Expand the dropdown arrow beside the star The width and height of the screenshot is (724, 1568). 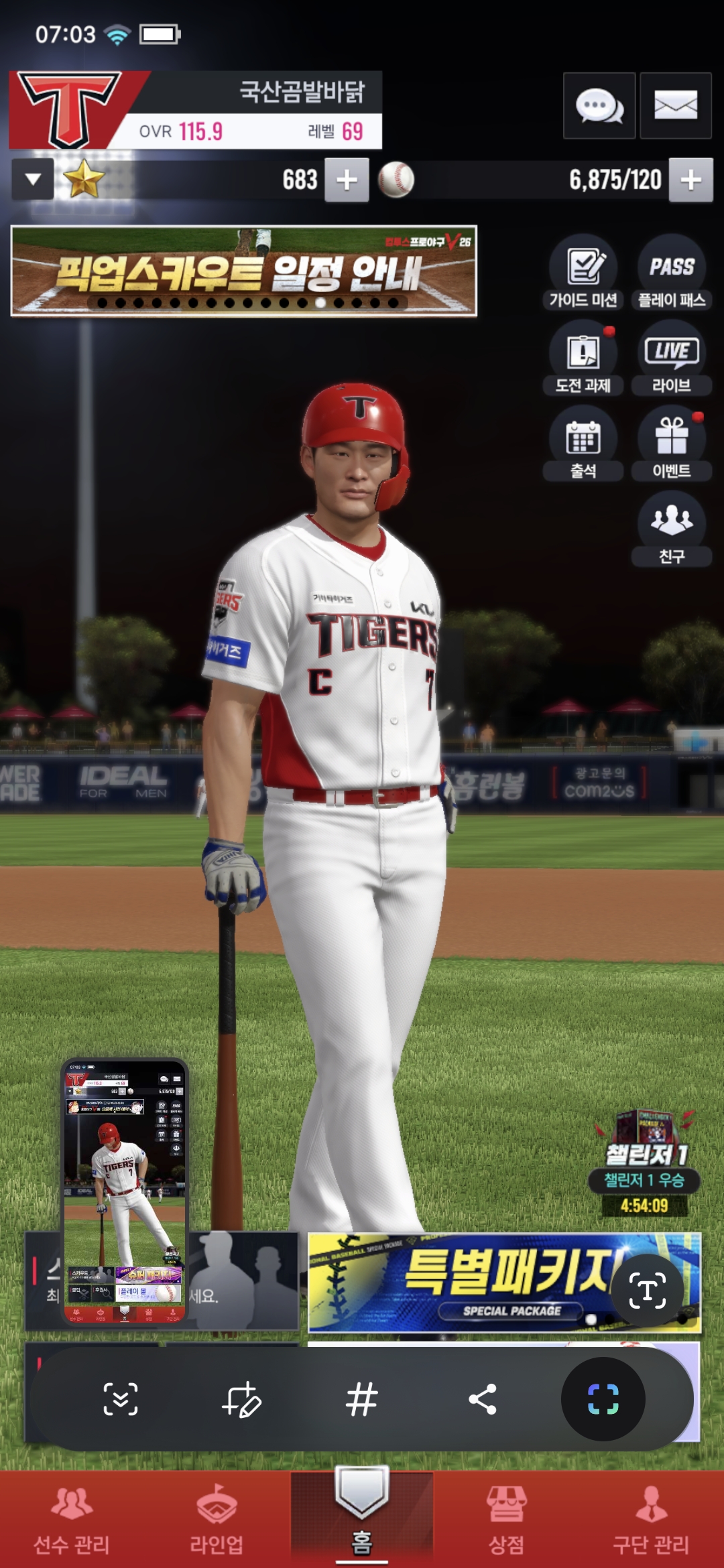[x=33, y=180]
